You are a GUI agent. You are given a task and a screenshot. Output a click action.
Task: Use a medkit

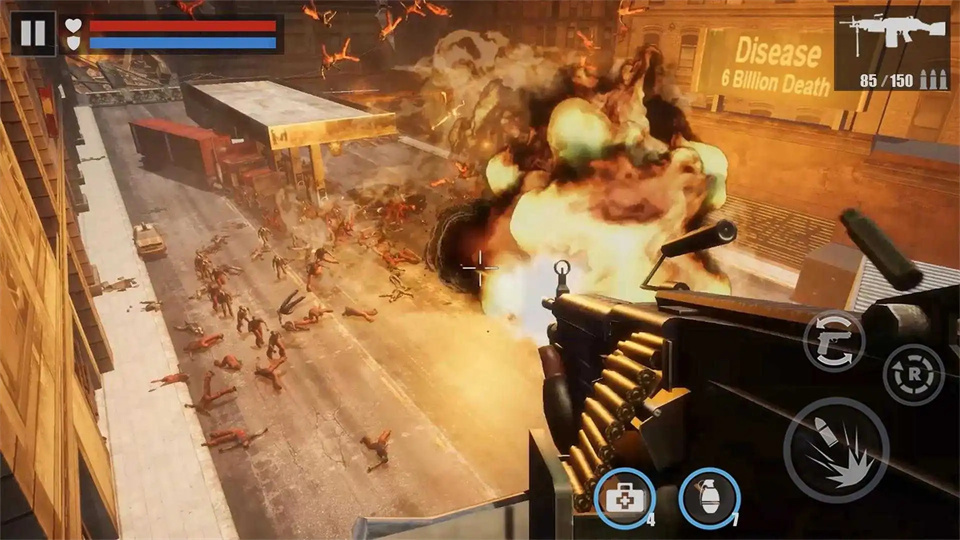click(x=624, y=497)
